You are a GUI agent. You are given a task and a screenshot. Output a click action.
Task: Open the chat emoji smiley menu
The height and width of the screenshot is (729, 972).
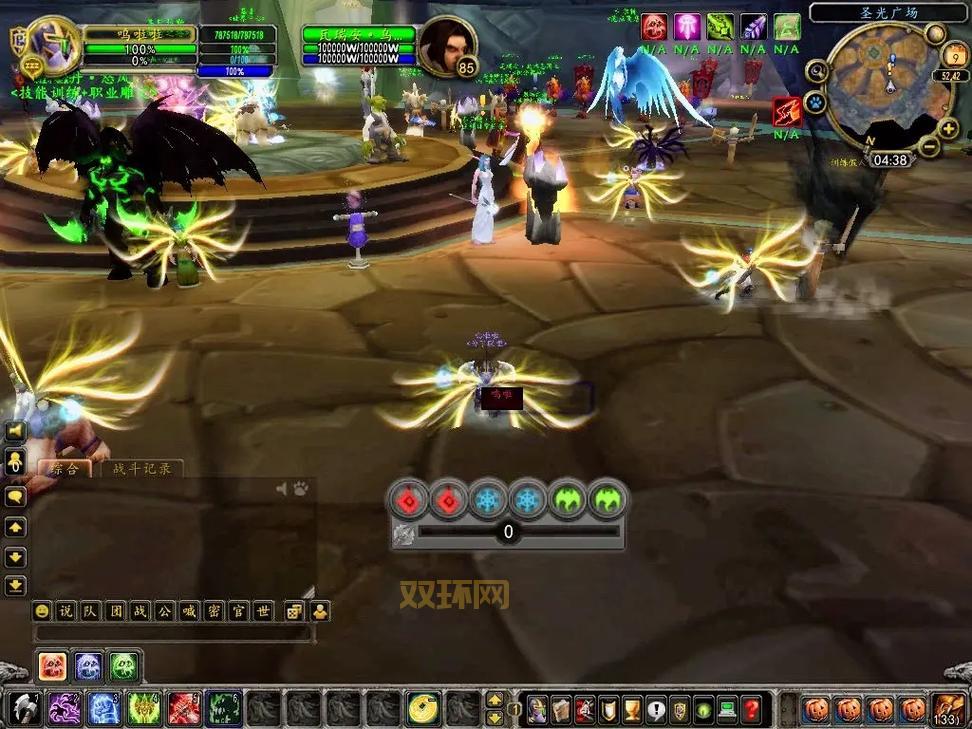[x=42, y=611]
